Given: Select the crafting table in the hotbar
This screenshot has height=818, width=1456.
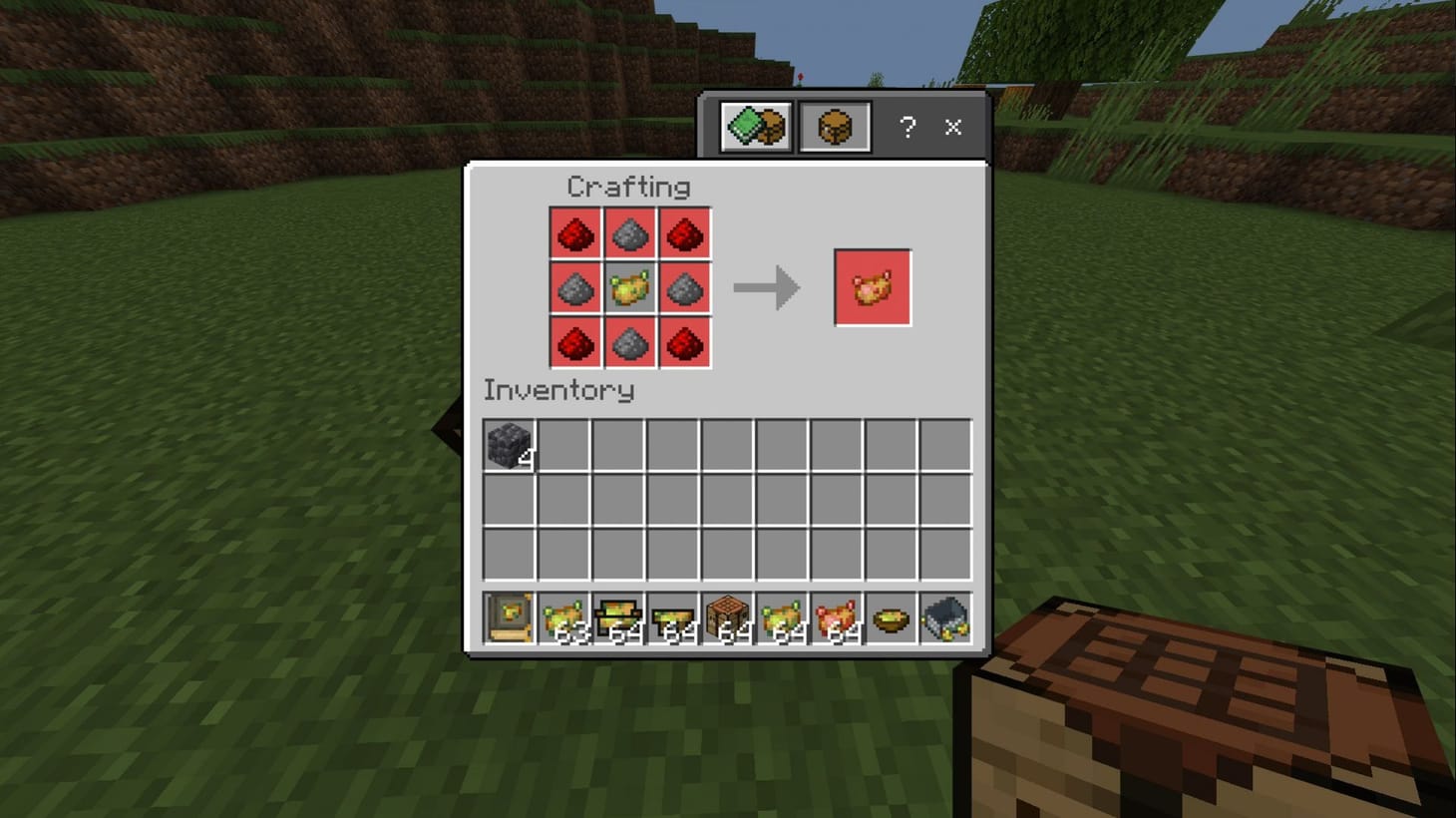Looking at the screenshot, I should click(727, 616).
